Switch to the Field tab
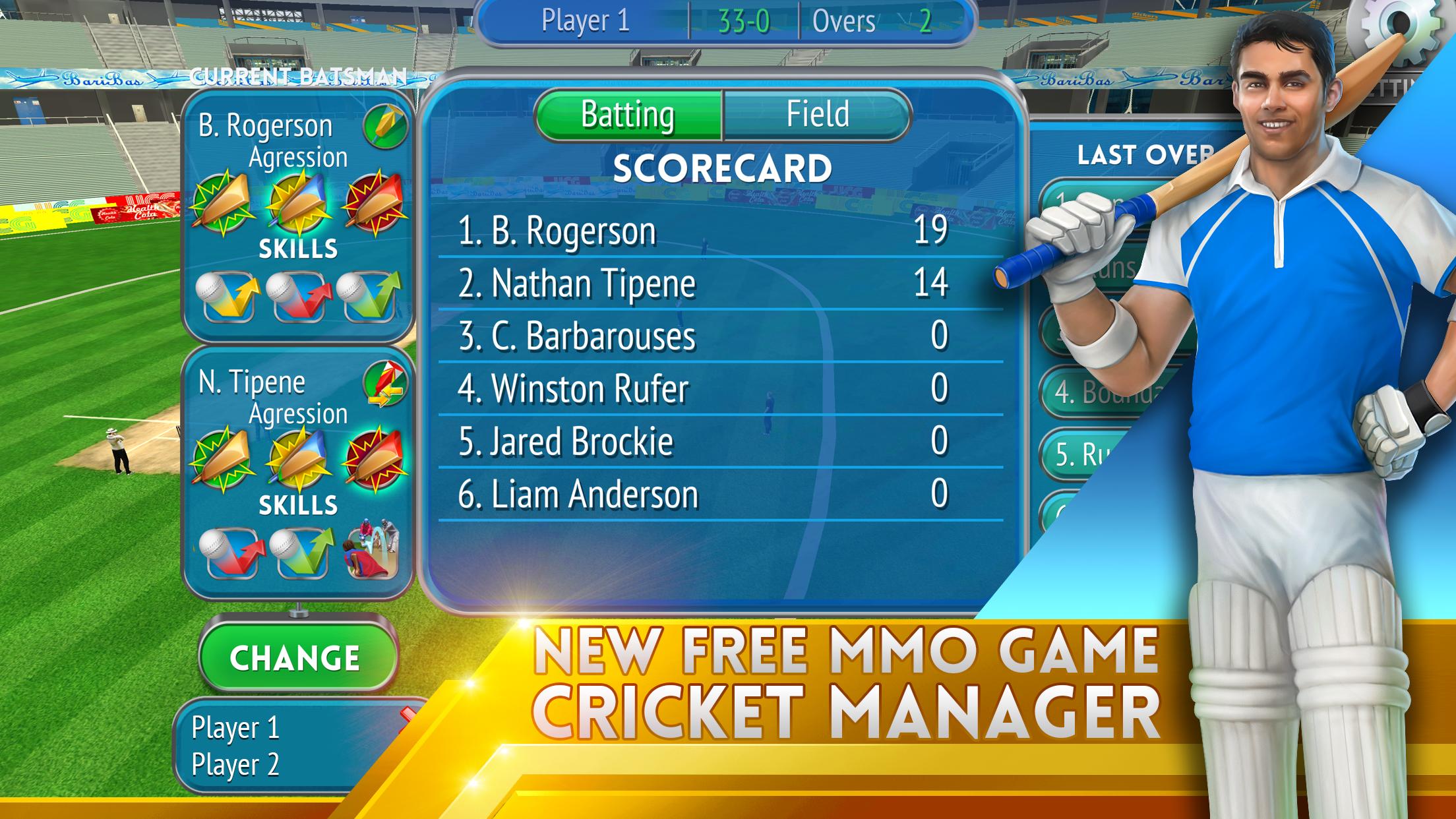Viewport: 1456px width, 819px height. point(816,113)
